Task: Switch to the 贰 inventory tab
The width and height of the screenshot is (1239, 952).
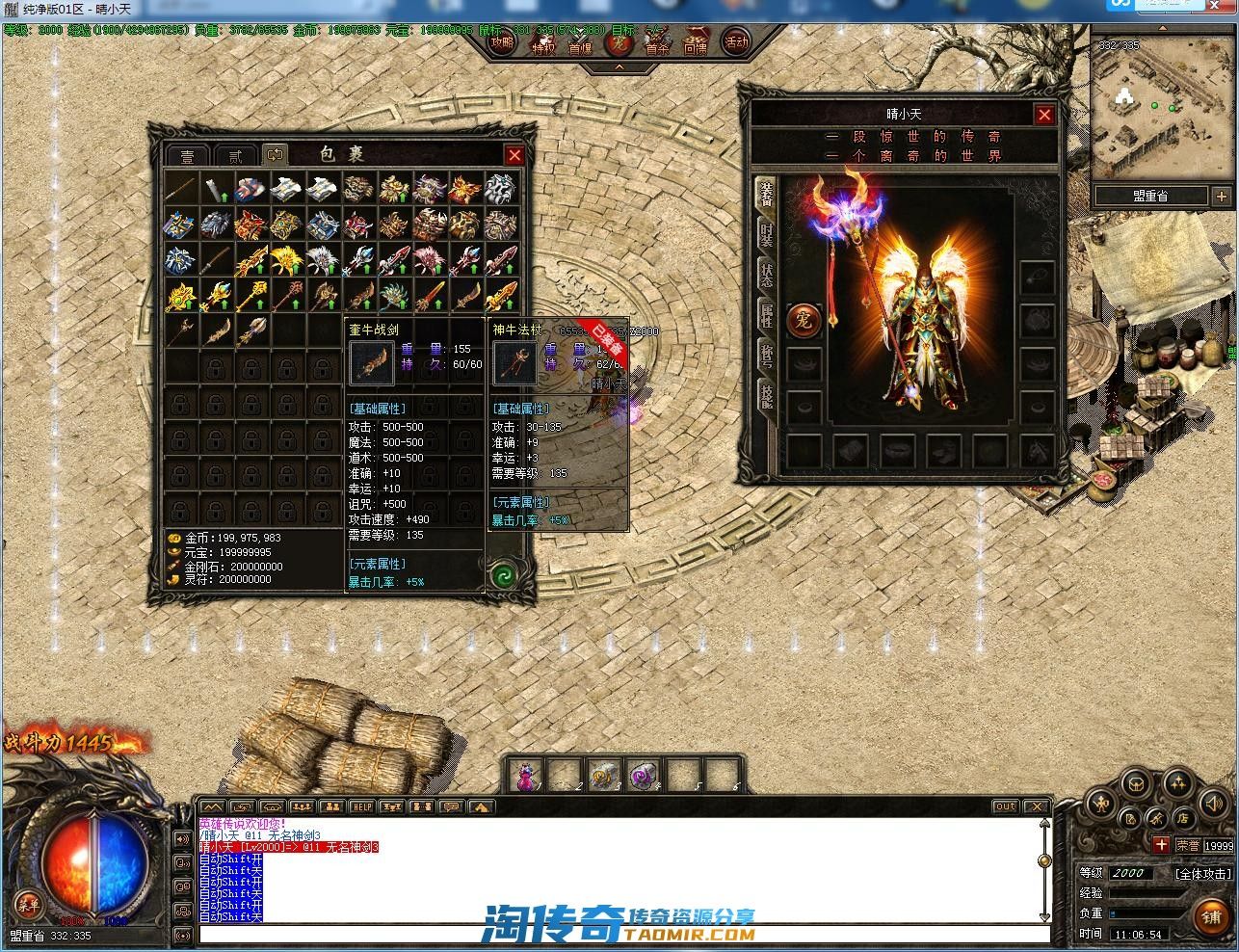Action: click(x=234, y=155)
